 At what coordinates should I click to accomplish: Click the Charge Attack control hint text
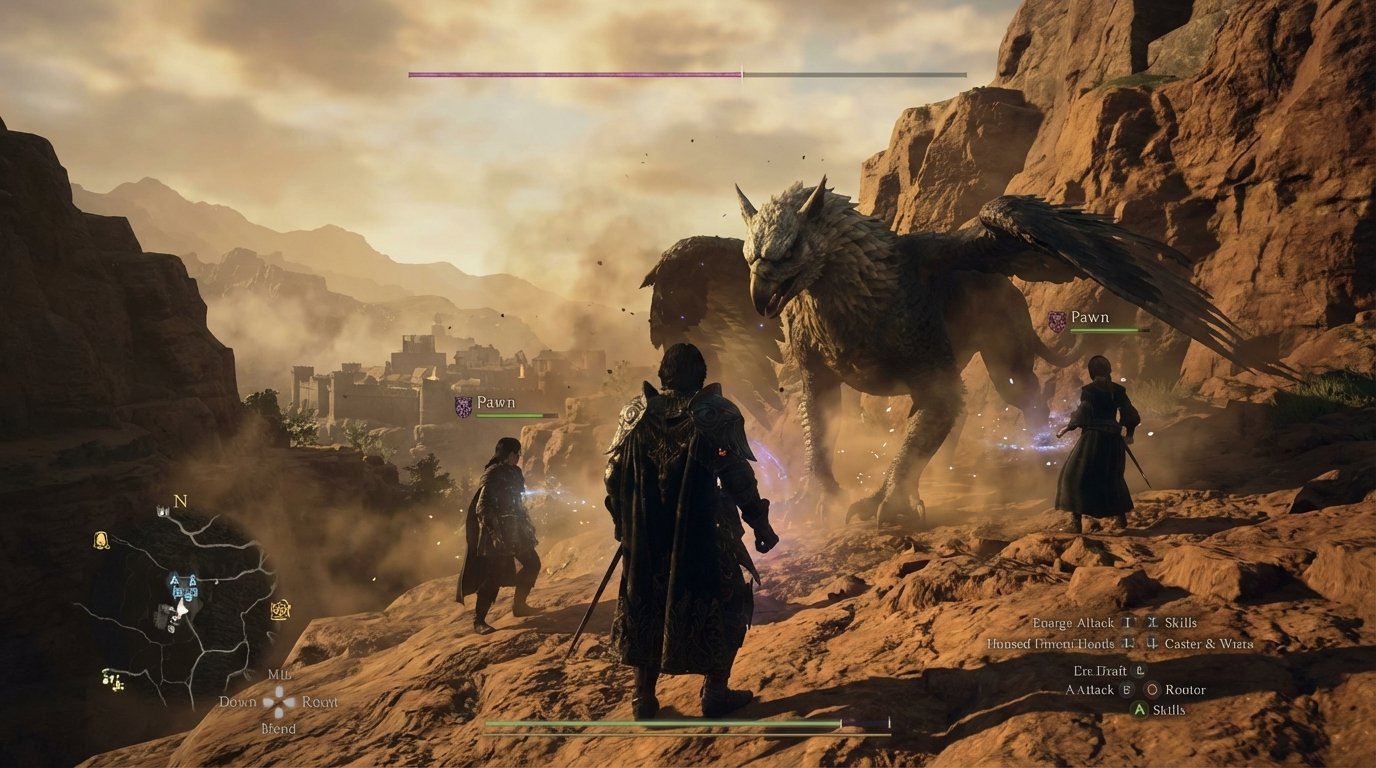click(1073, 622)
